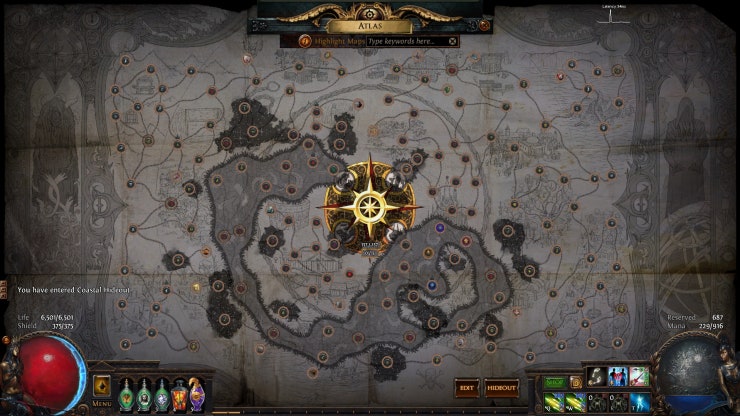The height and width of the screenshot is (416, 740).
Task: Select the blue-and-red figure skill icon
Action: click(618, 377)
